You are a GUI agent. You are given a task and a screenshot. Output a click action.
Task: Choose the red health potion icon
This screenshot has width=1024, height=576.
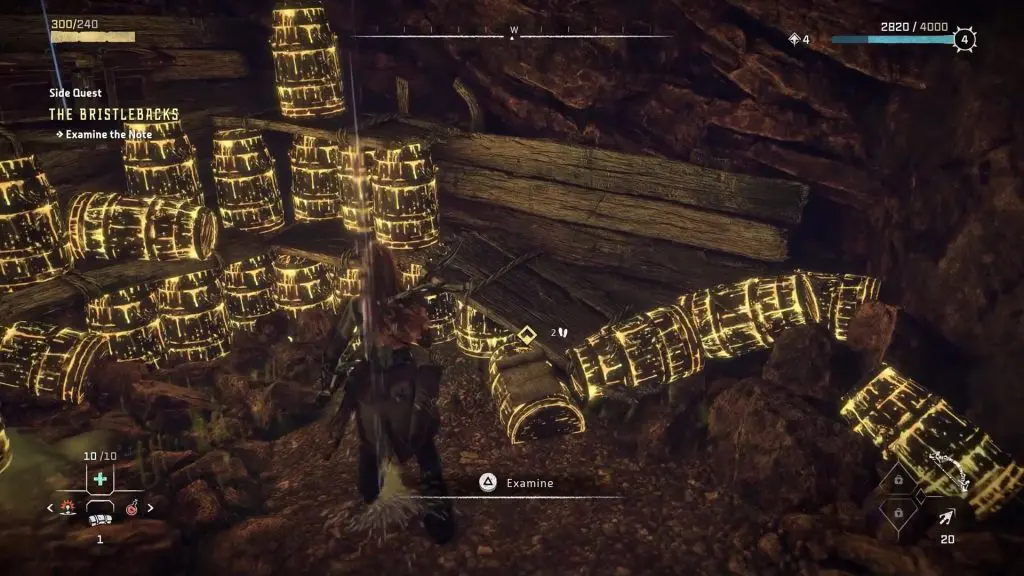pos(133,508)
